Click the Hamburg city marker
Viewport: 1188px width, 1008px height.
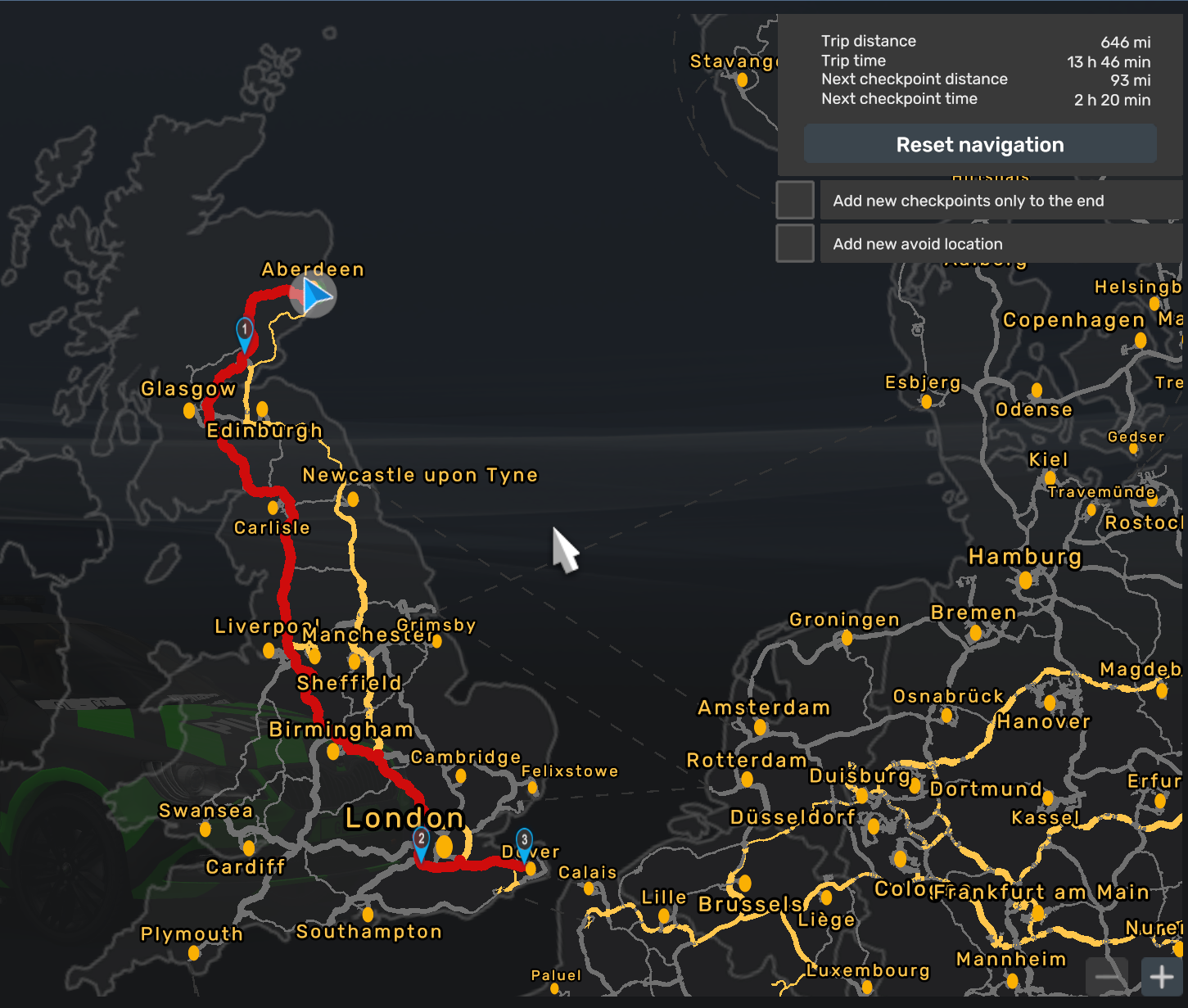coord(1026,580)
